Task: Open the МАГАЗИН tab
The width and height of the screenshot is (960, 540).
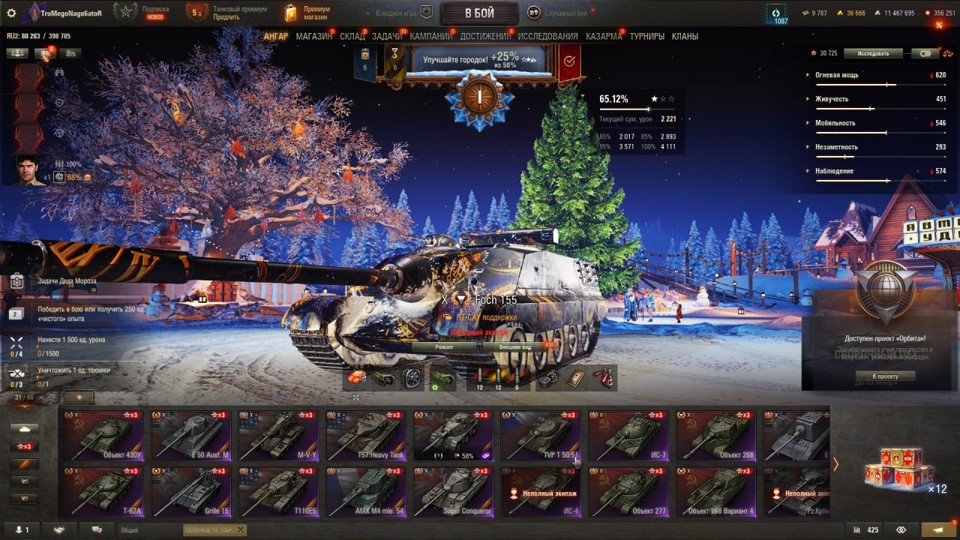Action: (x=314, y=37)
